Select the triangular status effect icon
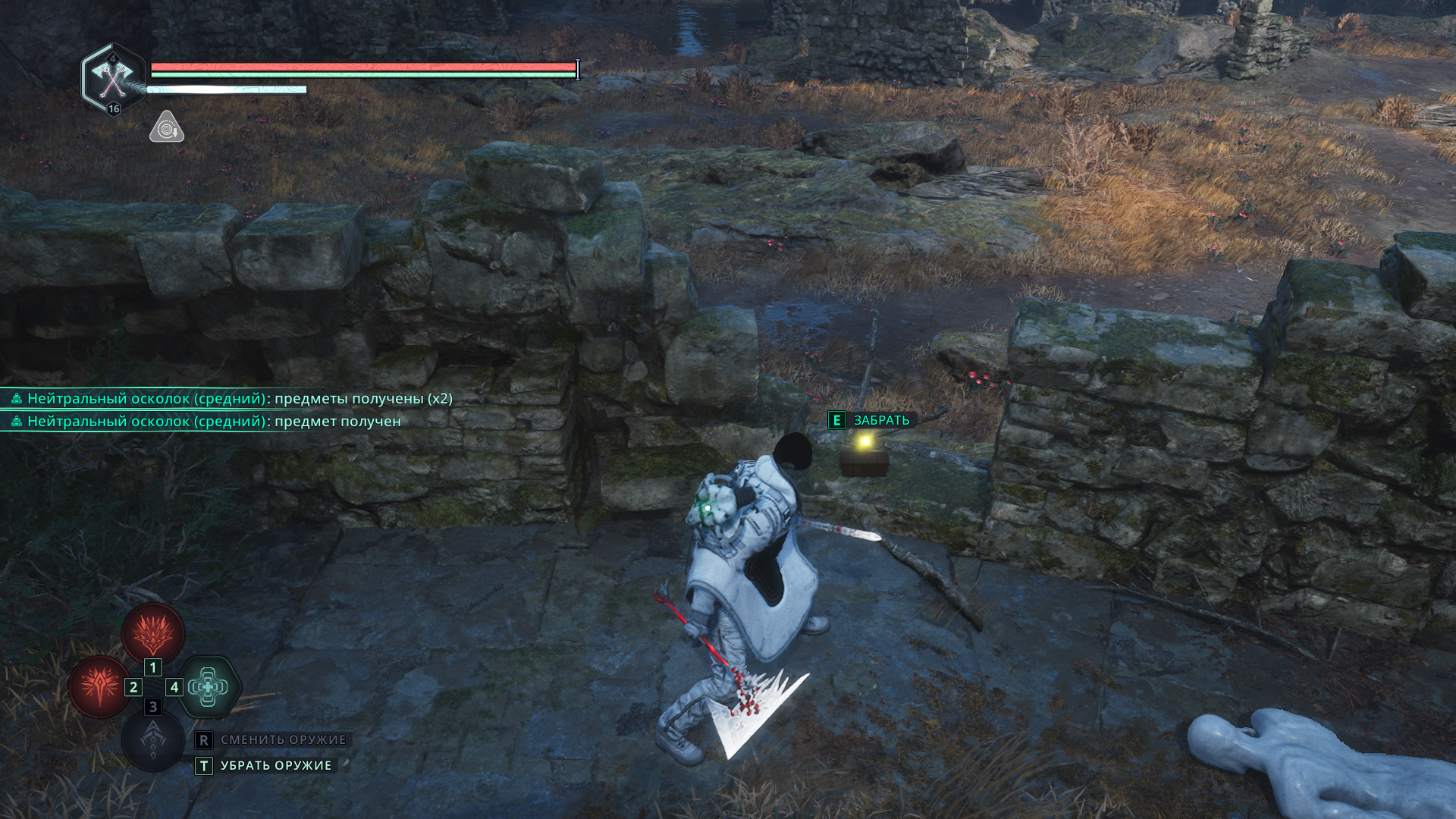Screen dimensions: 1456x819 click(166, 127)
